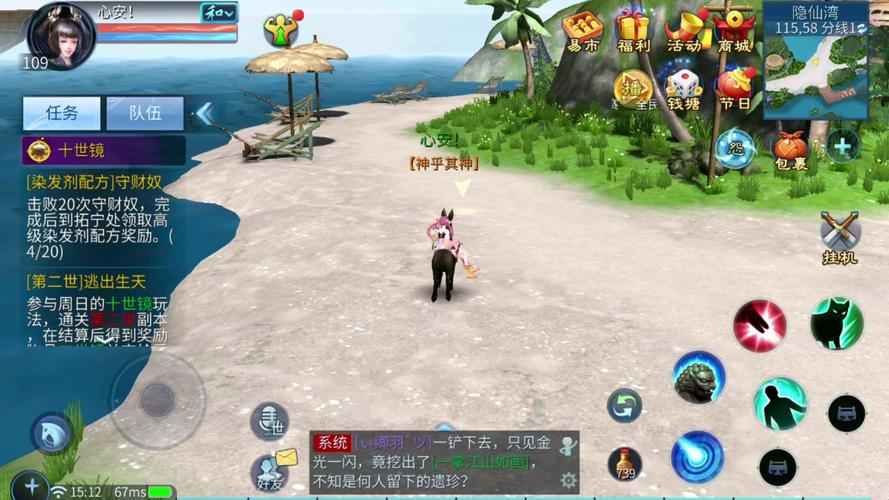Open the 易市 market icon

click(582, 31)
